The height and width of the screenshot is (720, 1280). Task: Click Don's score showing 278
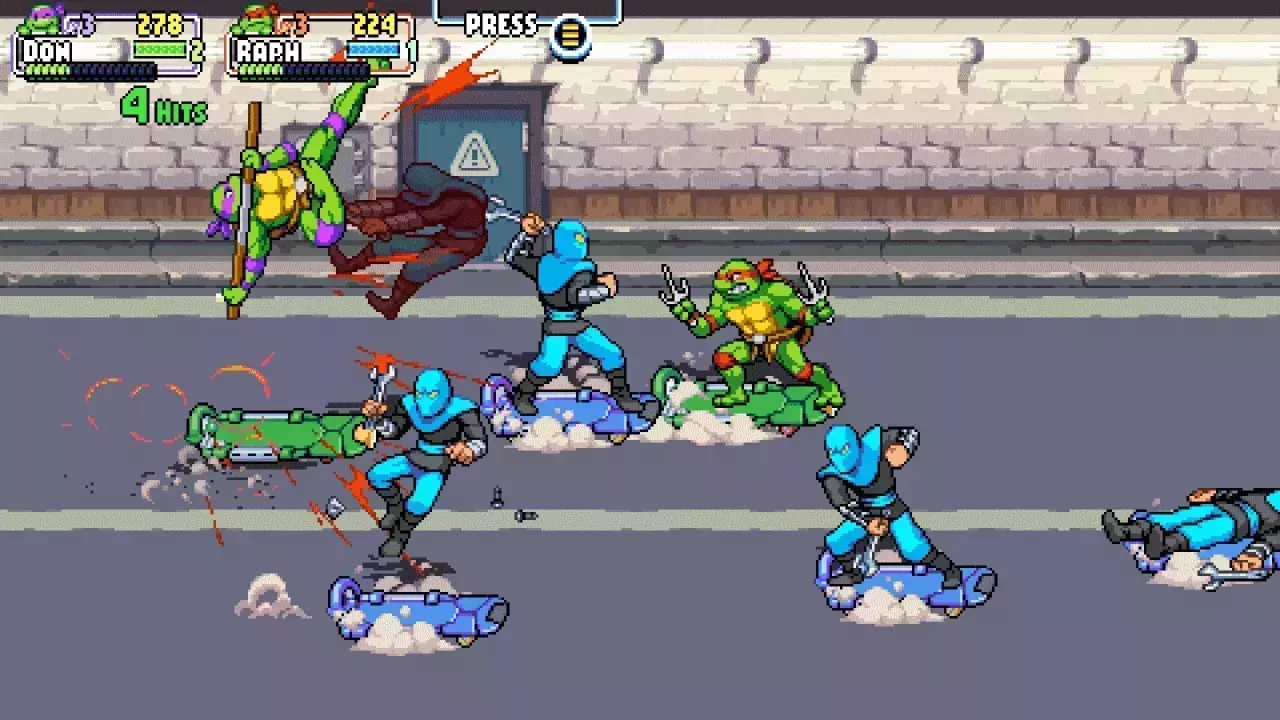pos(160,21)
